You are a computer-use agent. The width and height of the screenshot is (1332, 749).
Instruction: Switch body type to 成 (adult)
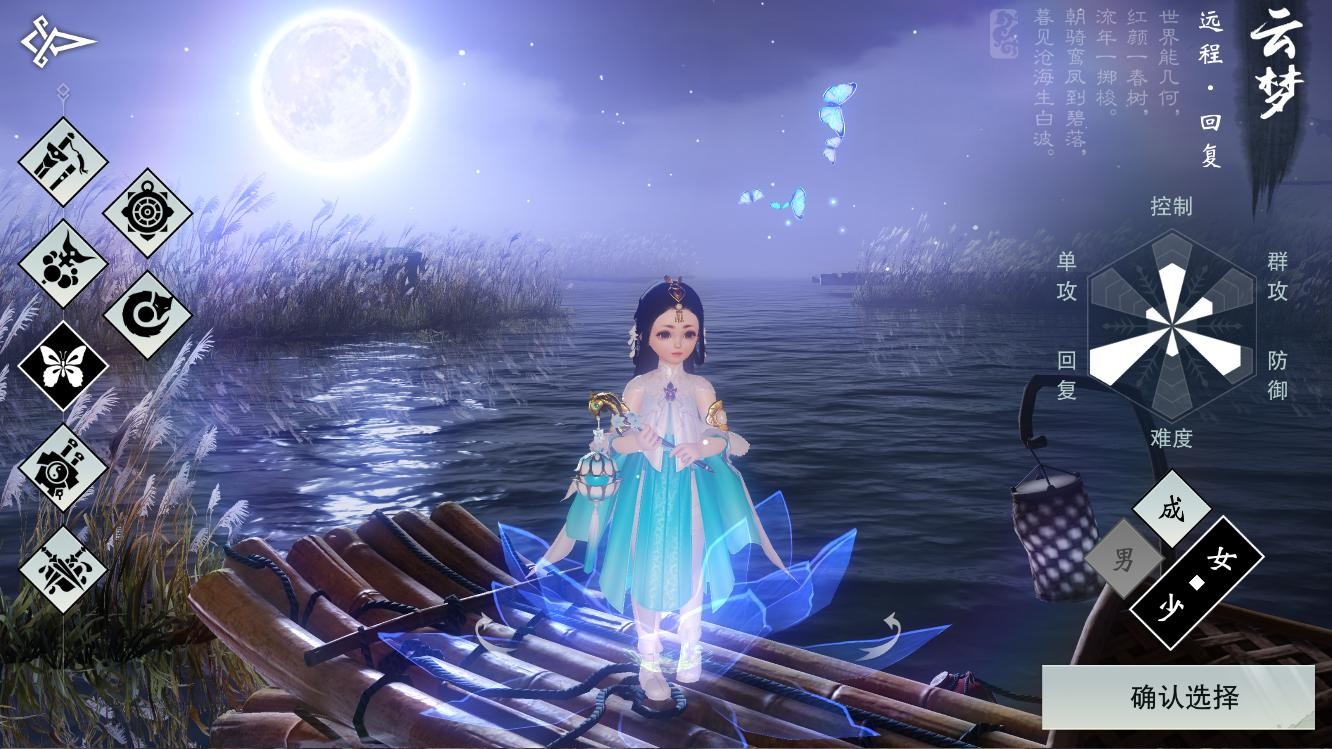pos(1171,509)
